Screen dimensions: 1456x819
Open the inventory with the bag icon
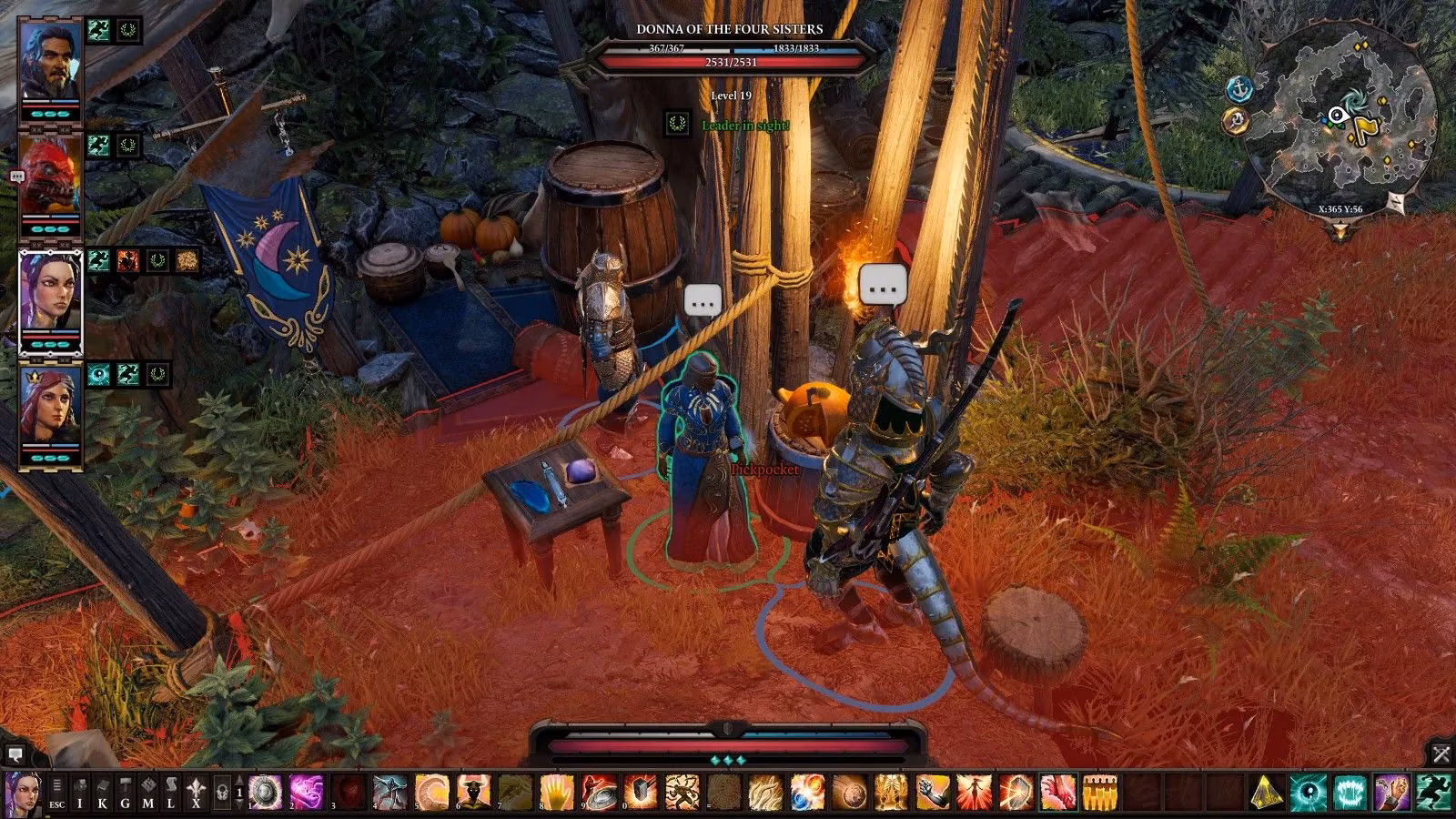point(79,792)
